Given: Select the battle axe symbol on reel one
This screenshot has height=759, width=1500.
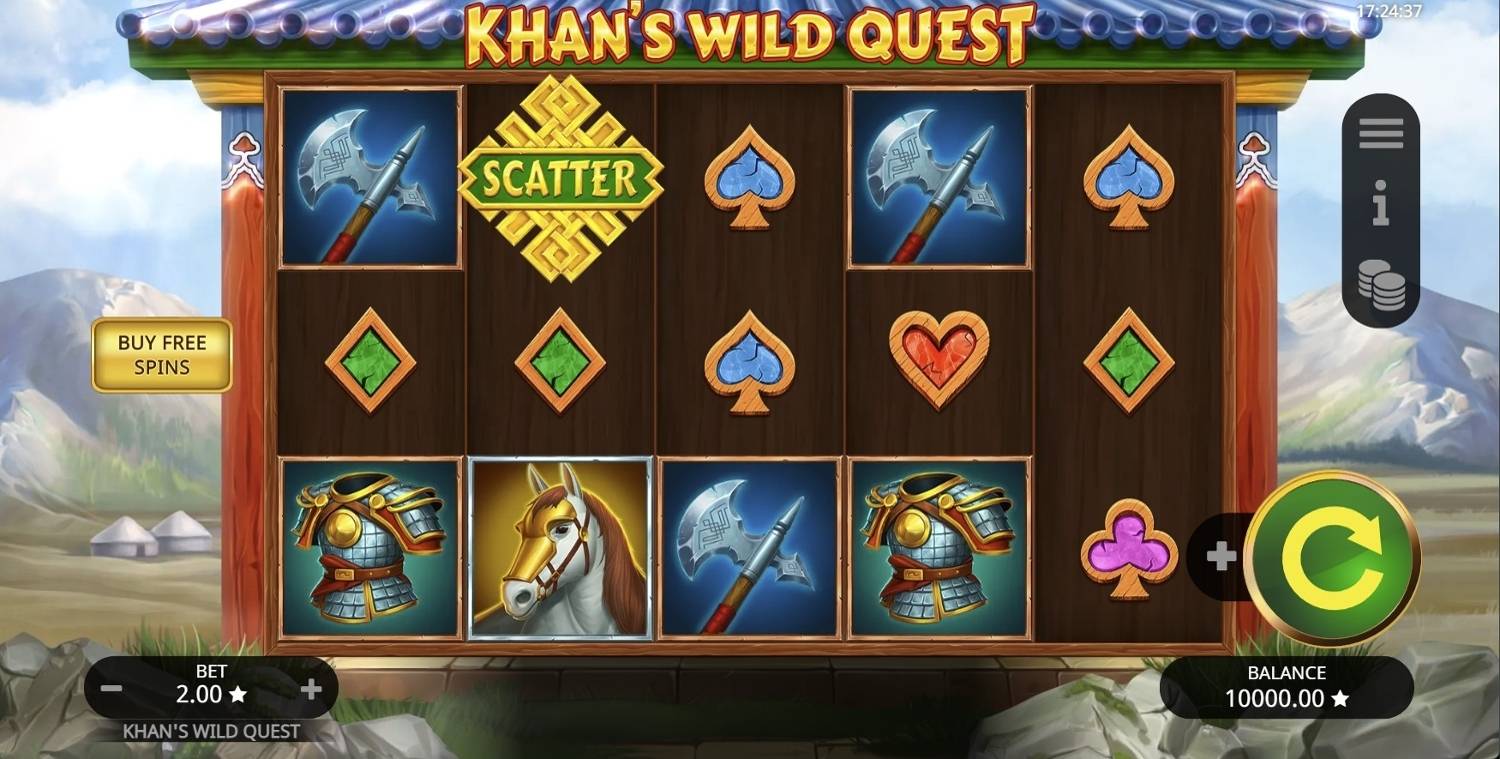Looking at the screenshot, I should [370, 176].
